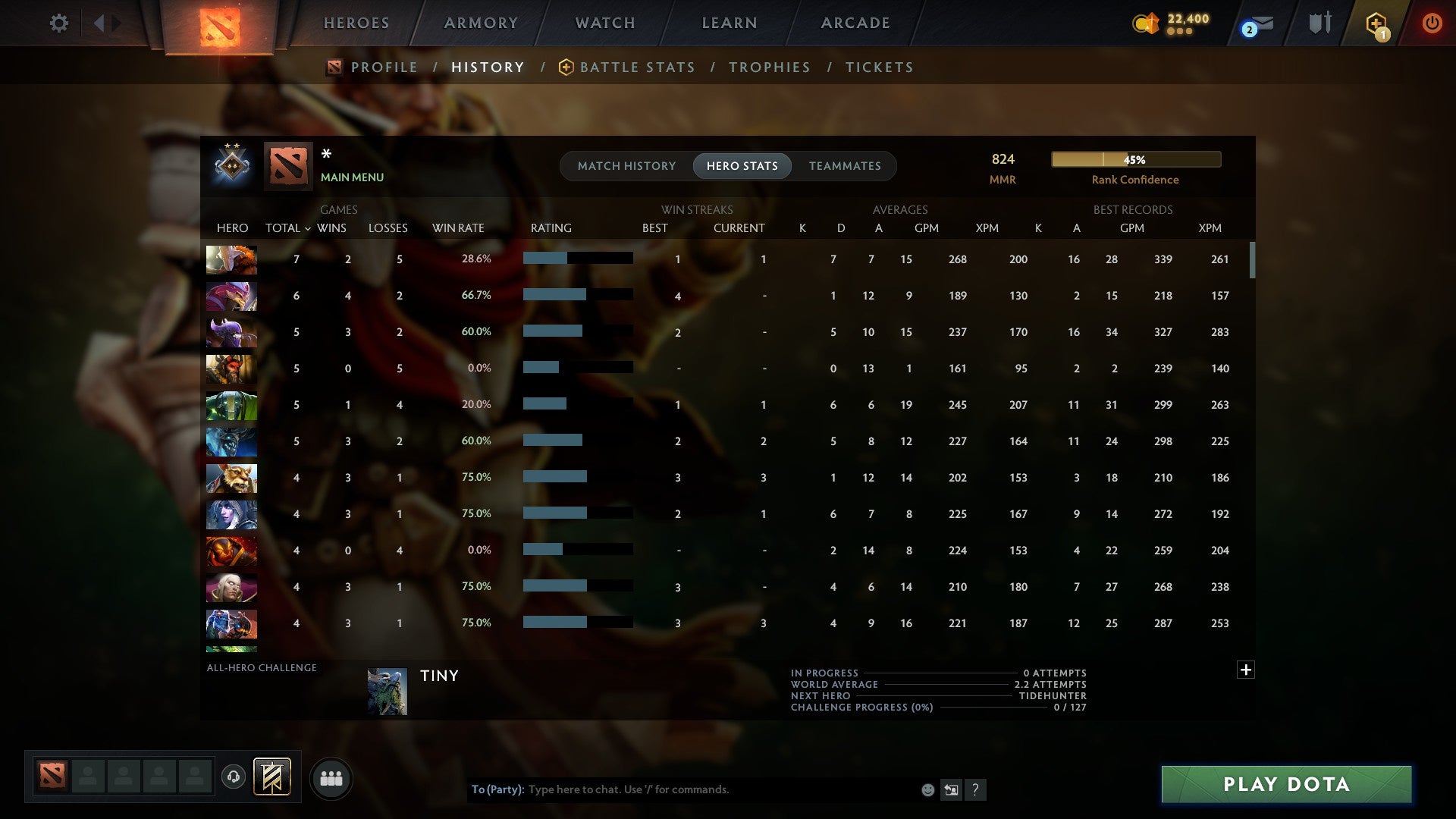Open the power/quit Dota icon
Viewport: 1456px width, 819px height.
click(x=1432, y=23)
